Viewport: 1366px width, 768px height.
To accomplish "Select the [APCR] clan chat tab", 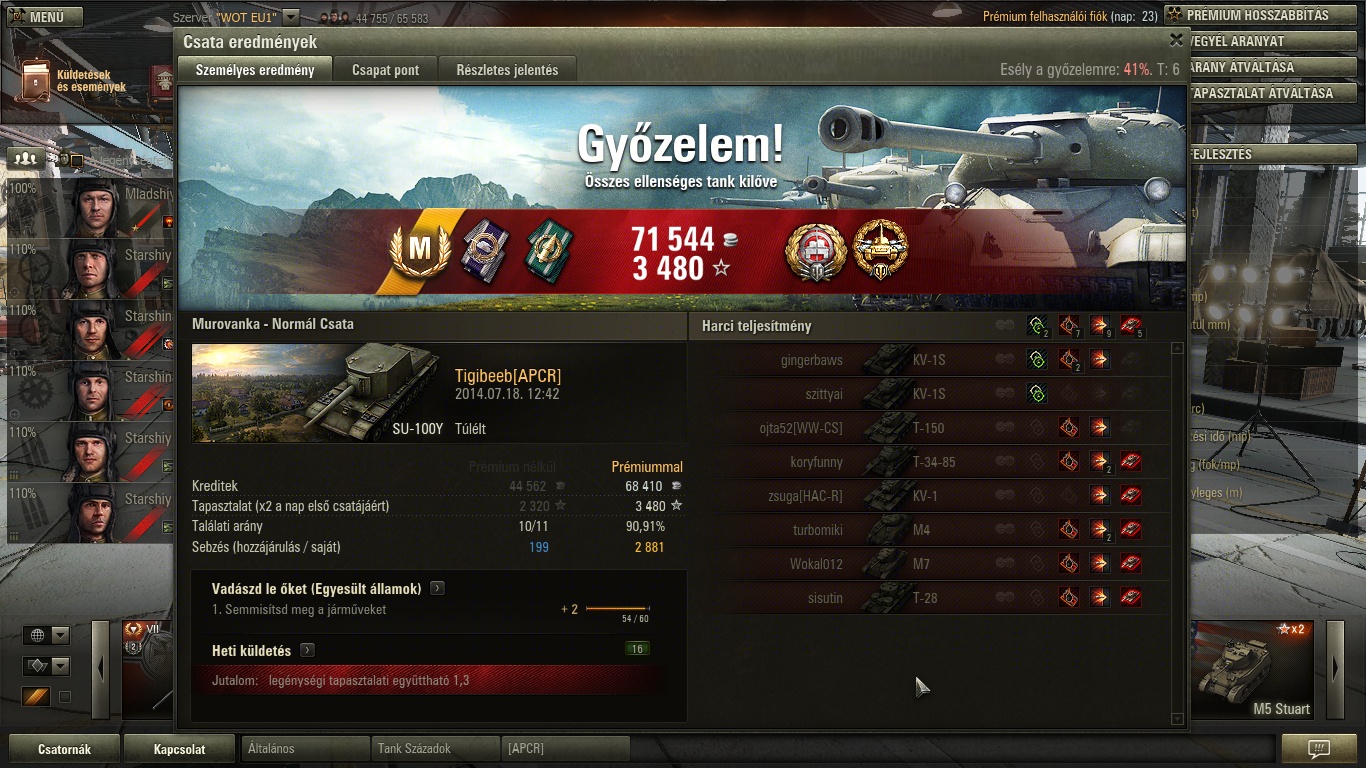I will tap(566, 748).
